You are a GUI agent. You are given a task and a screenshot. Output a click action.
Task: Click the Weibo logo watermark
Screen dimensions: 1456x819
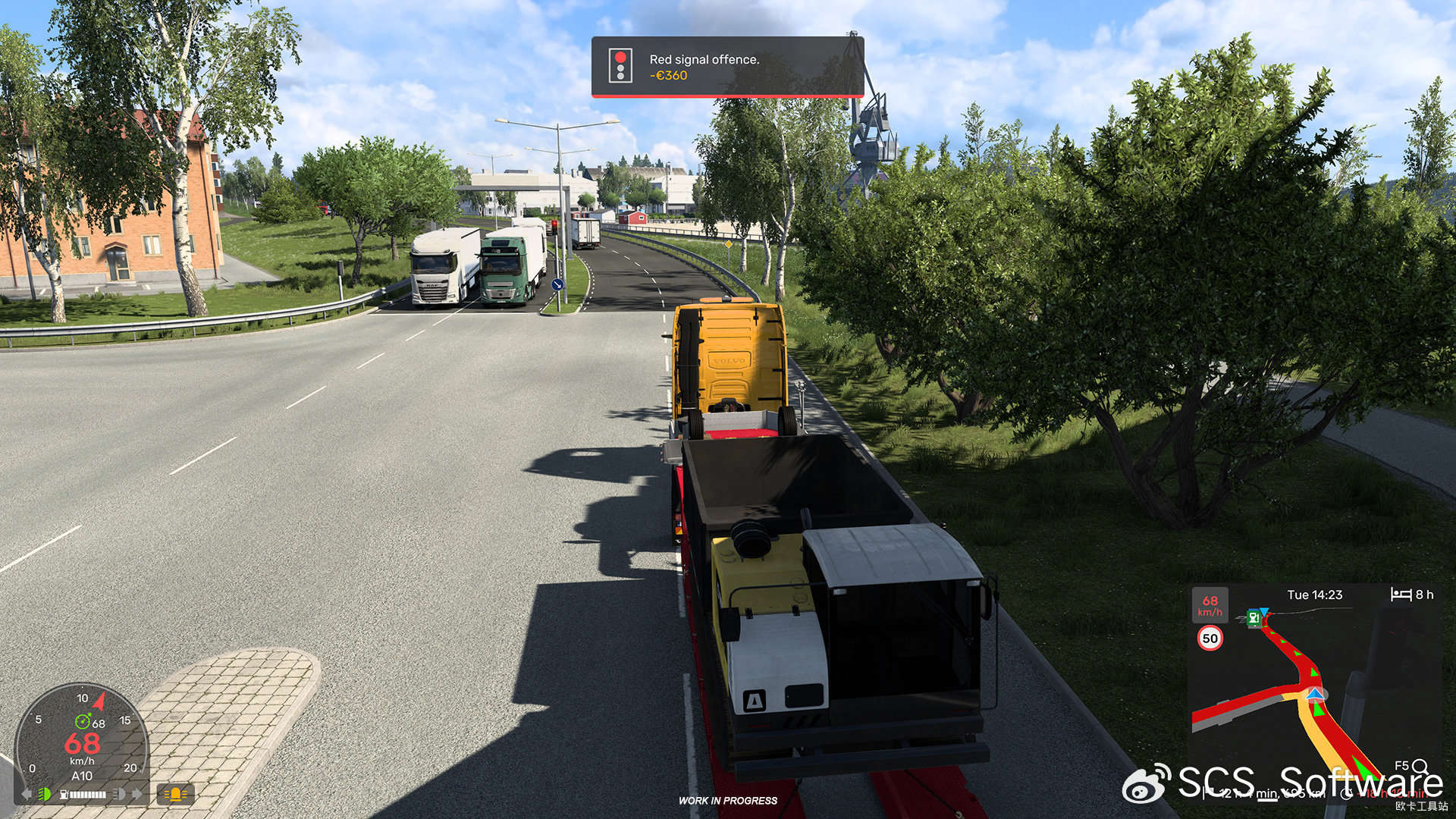[x=1147, y=783]
